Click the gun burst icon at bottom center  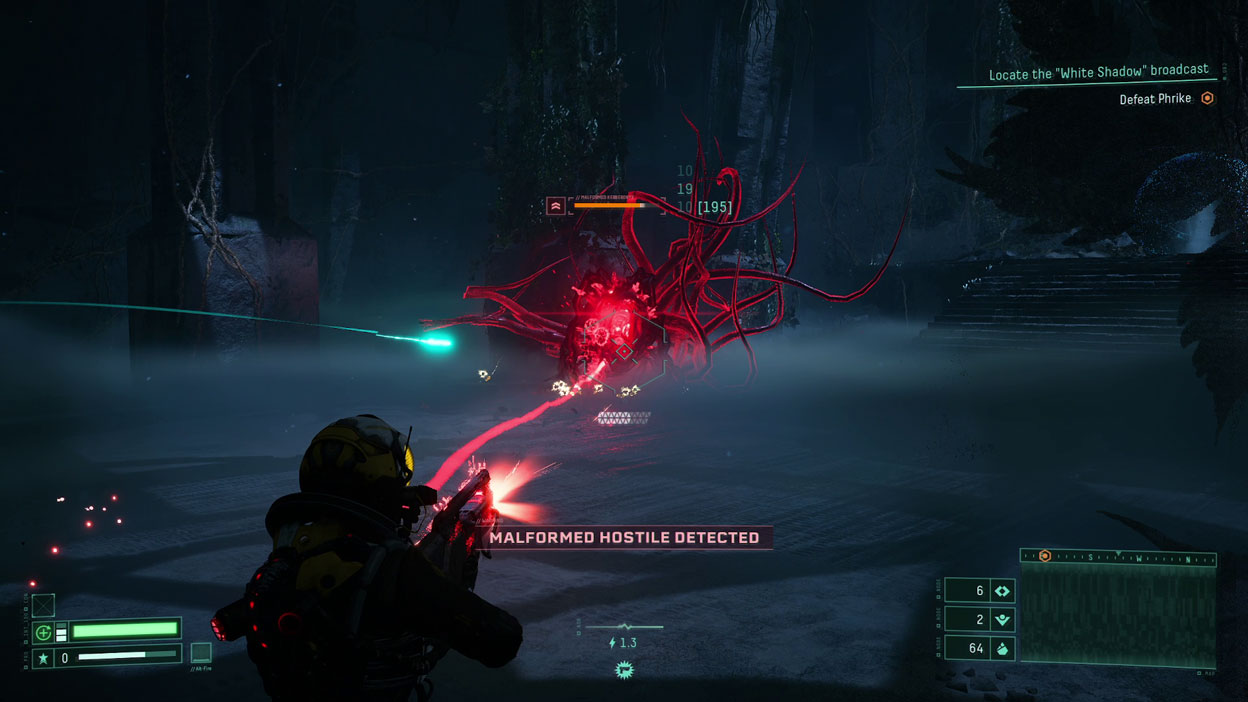pos(625,669)
